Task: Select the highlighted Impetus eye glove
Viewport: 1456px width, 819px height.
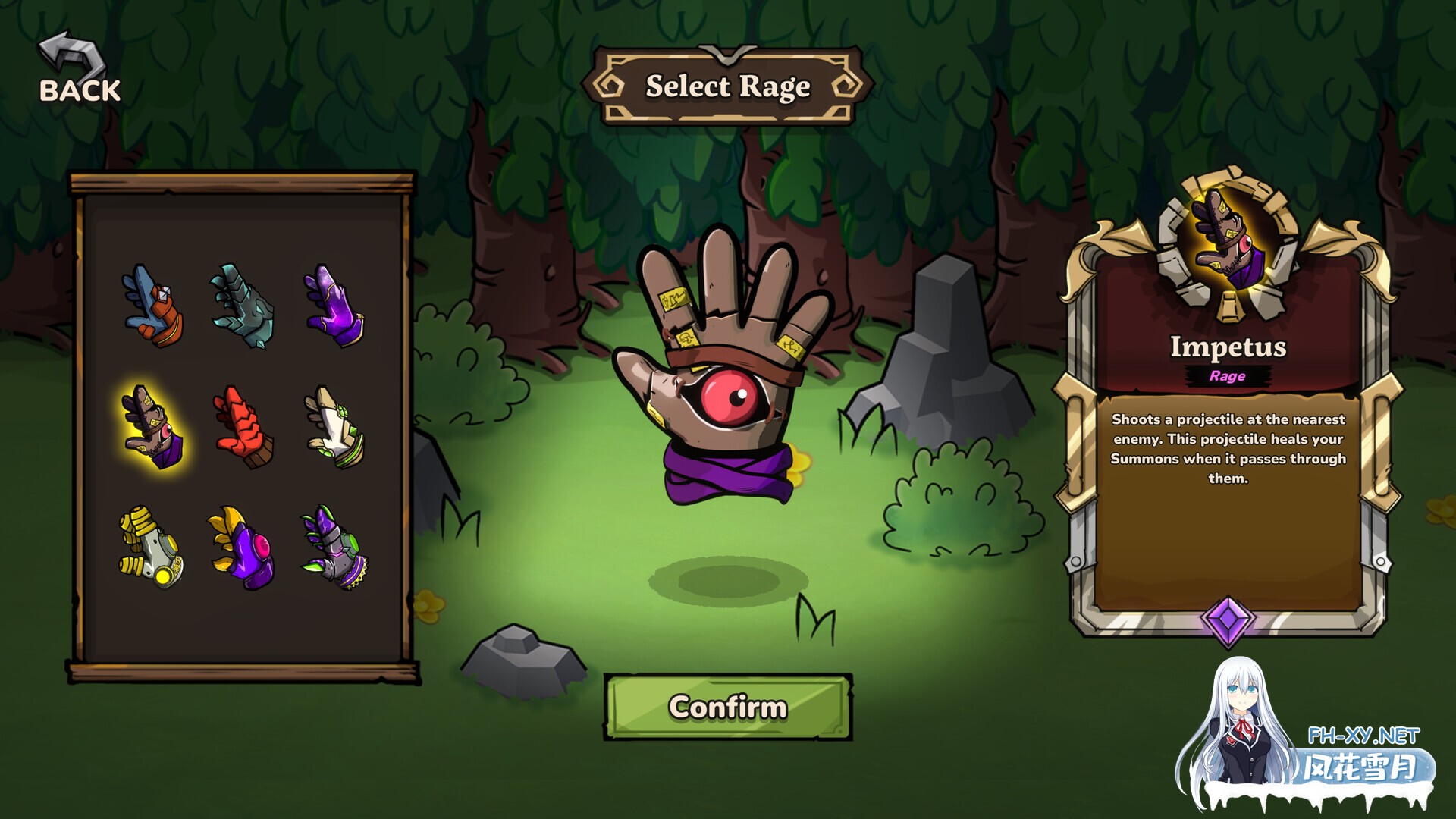Action: tap(152, 427)
